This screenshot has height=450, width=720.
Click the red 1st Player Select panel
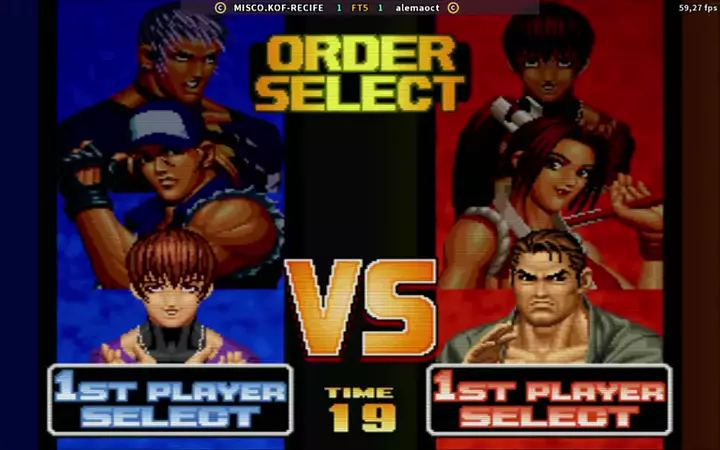pyautogui.click(x=549, y=400)
